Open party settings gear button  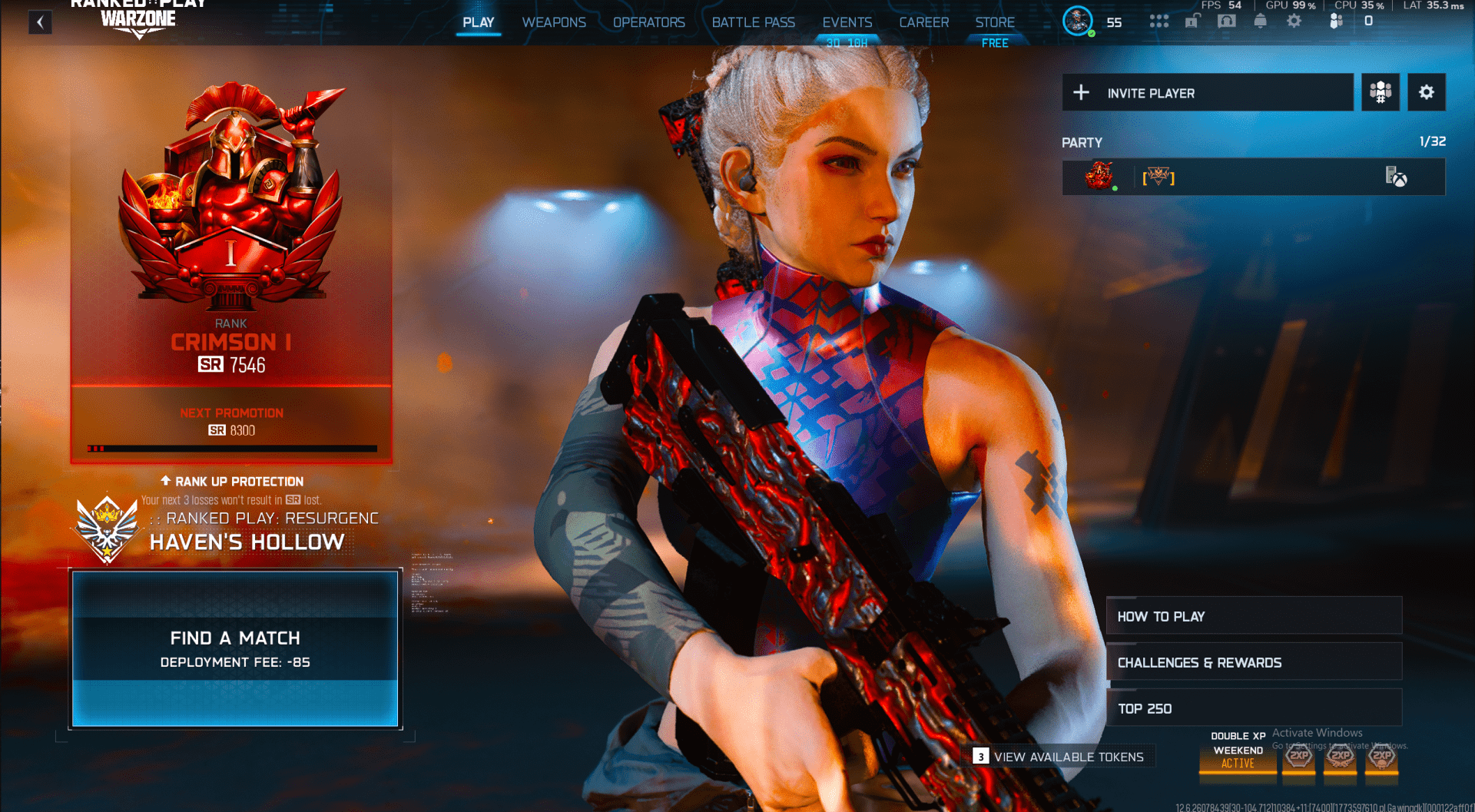[x=1427, y=93]
